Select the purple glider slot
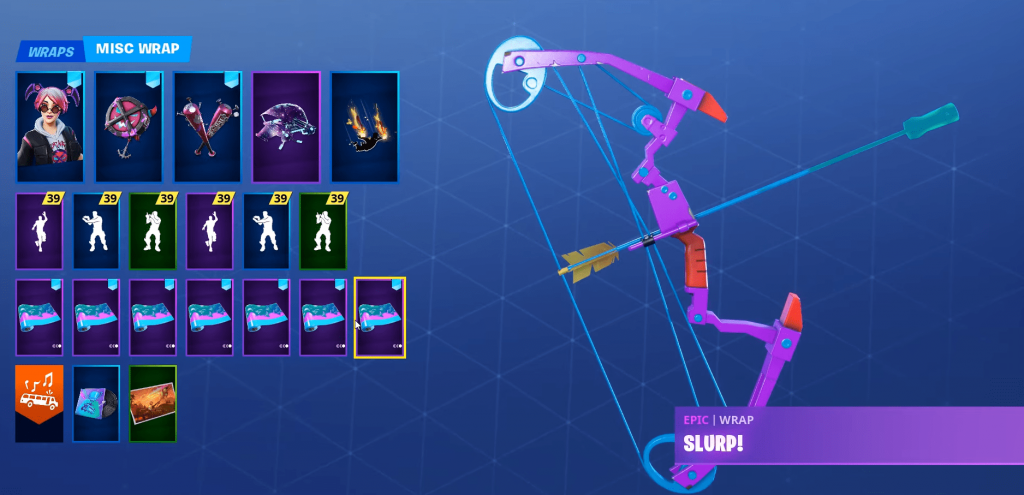 pos(286,127)
